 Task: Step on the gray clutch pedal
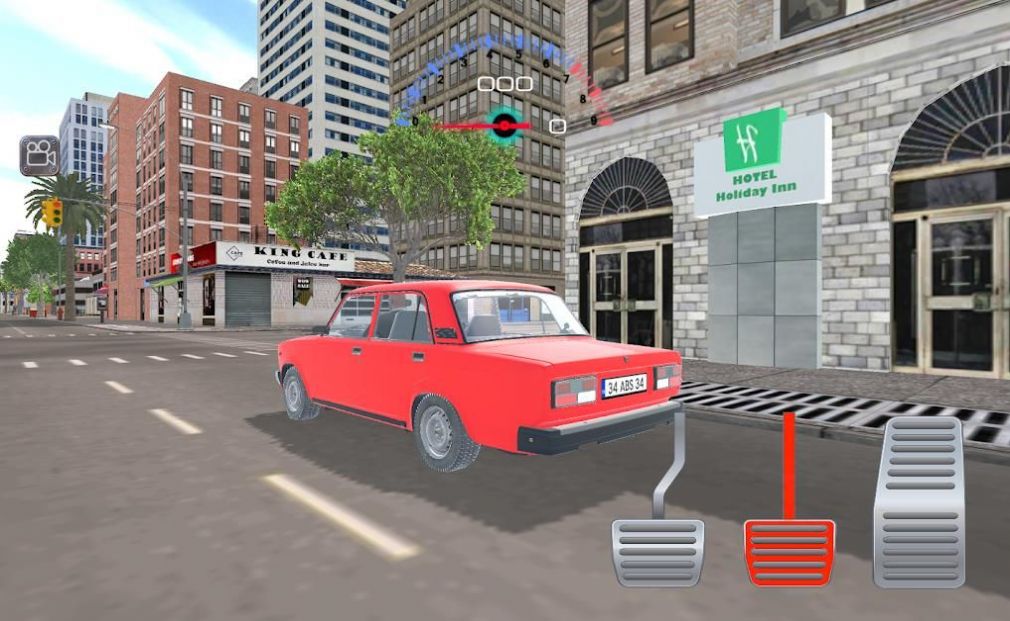(657, 551)
